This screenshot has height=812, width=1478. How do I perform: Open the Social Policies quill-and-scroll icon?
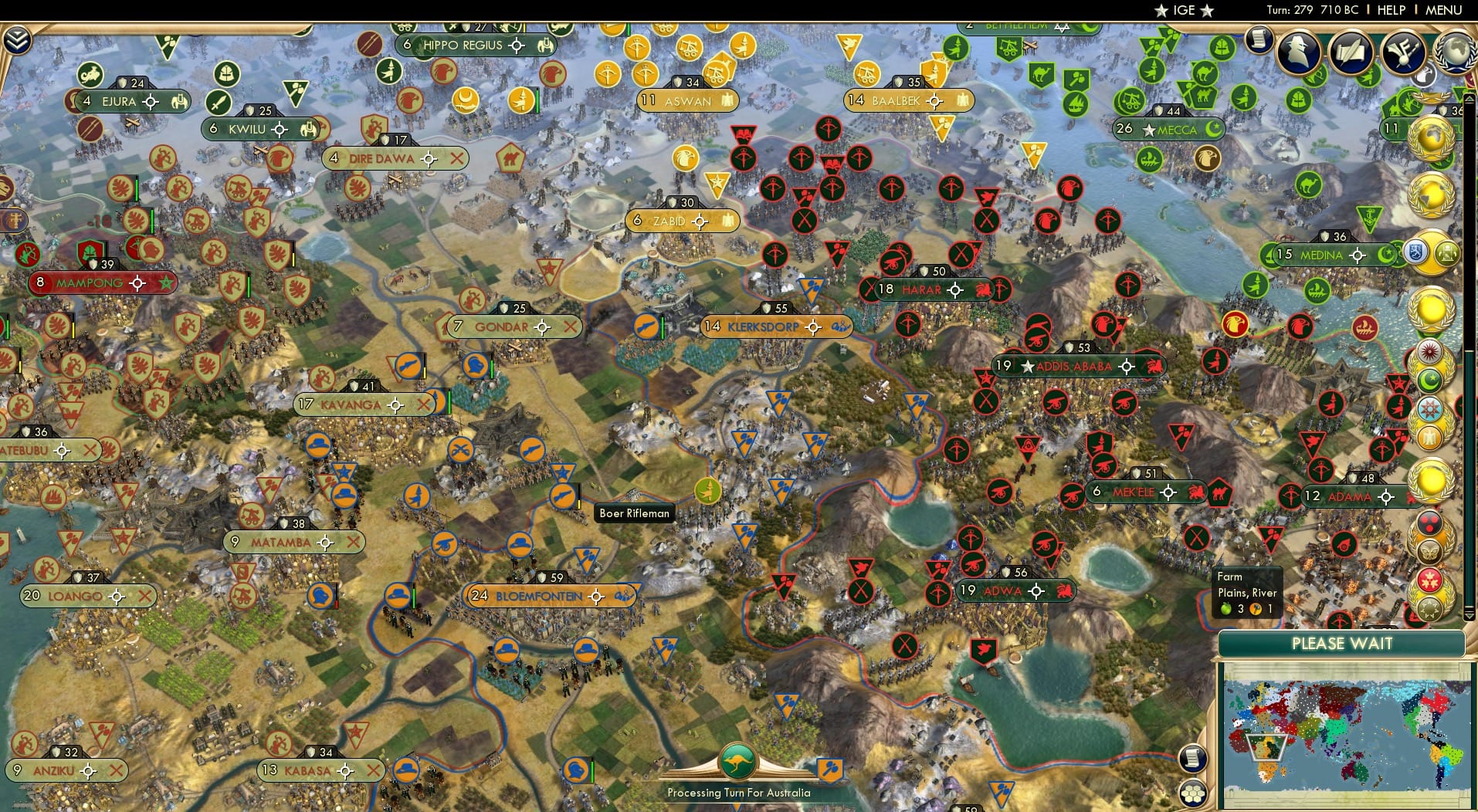(1352, 51)
